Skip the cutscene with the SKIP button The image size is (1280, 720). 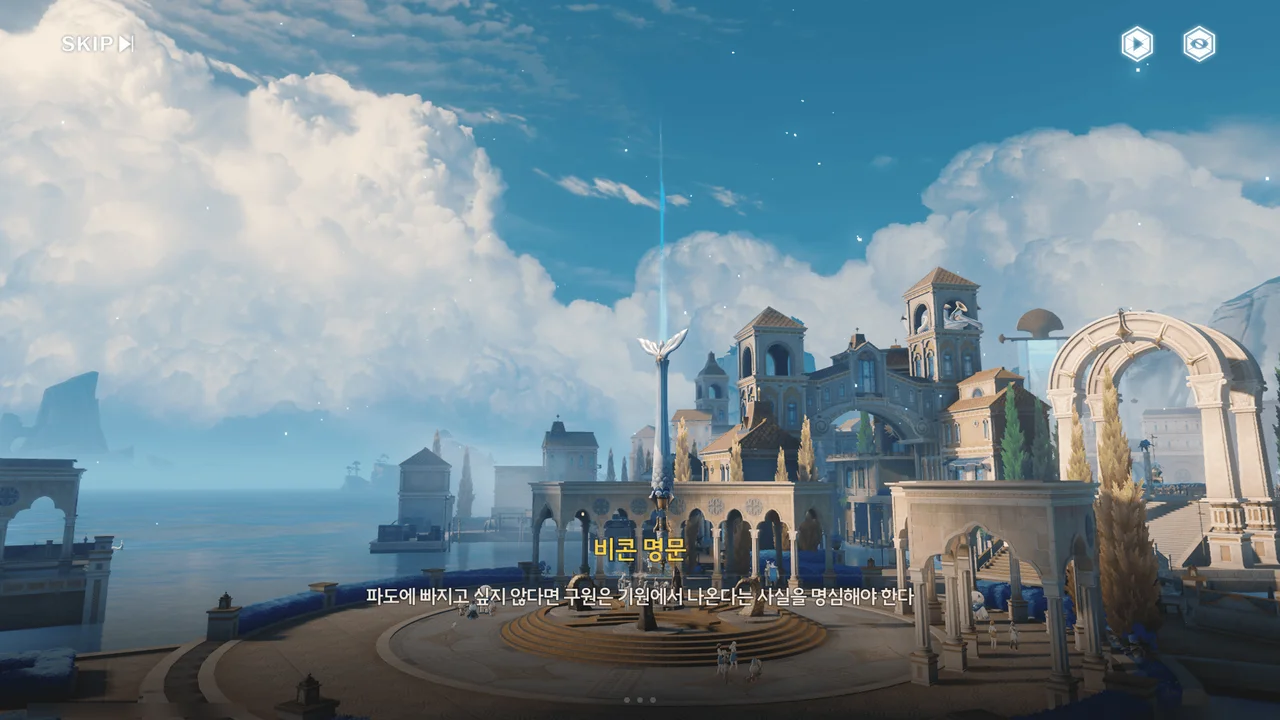coord(97,44)
